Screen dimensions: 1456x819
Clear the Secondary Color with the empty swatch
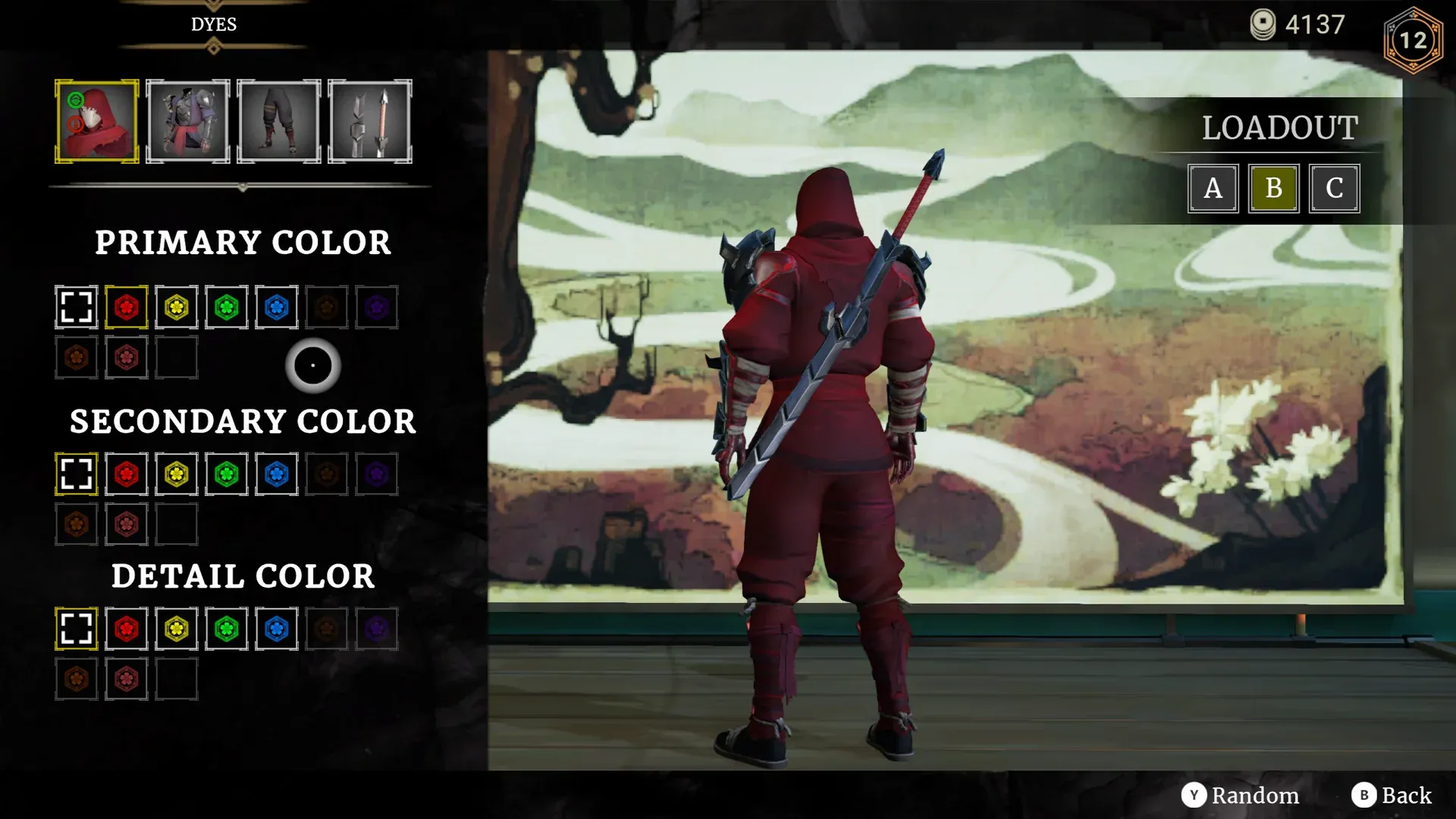76,474
